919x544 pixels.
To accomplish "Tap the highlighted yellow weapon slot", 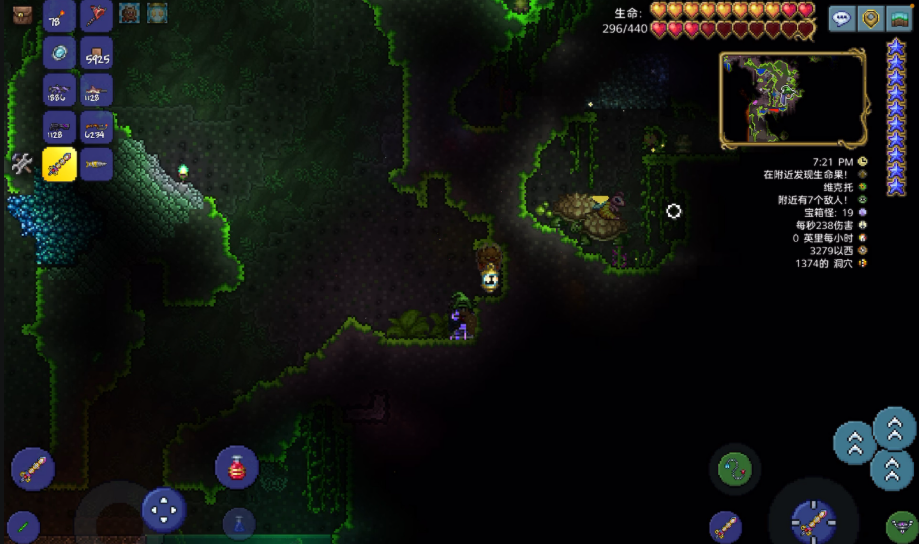I will (x=59, y=163).
